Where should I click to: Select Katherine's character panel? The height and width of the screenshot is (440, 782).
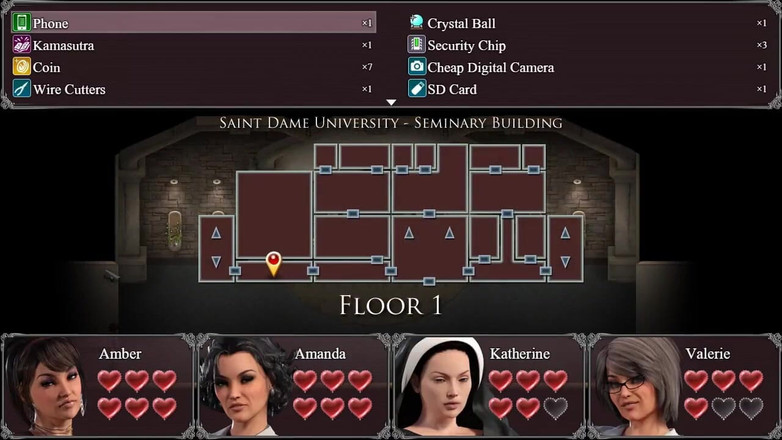[488, 385]
